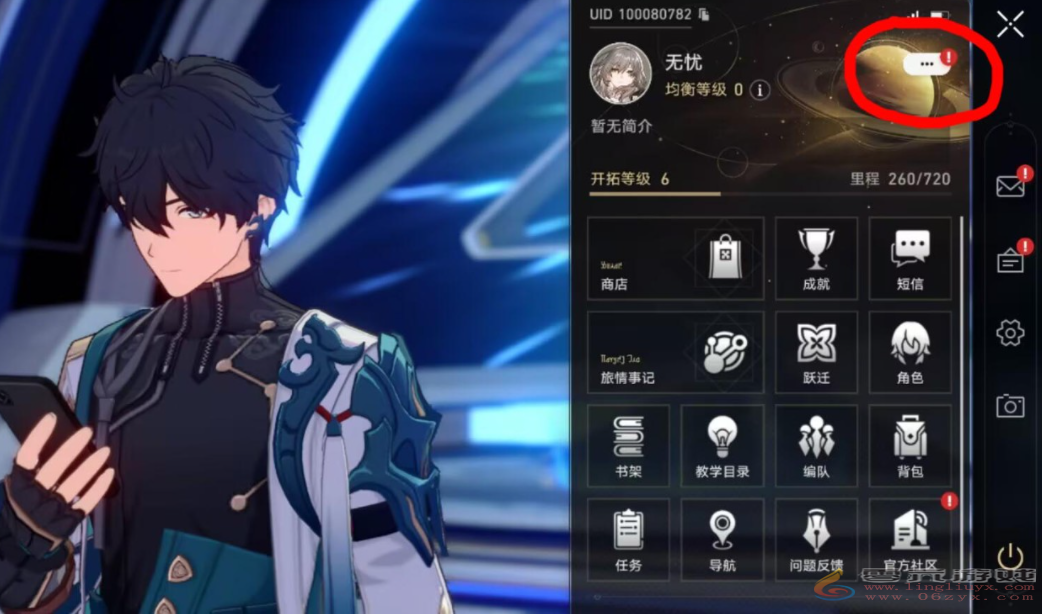Open the 背包 inventory
Image resolution: width=1042 pixels, height=614 pixels.
(909, 446)
